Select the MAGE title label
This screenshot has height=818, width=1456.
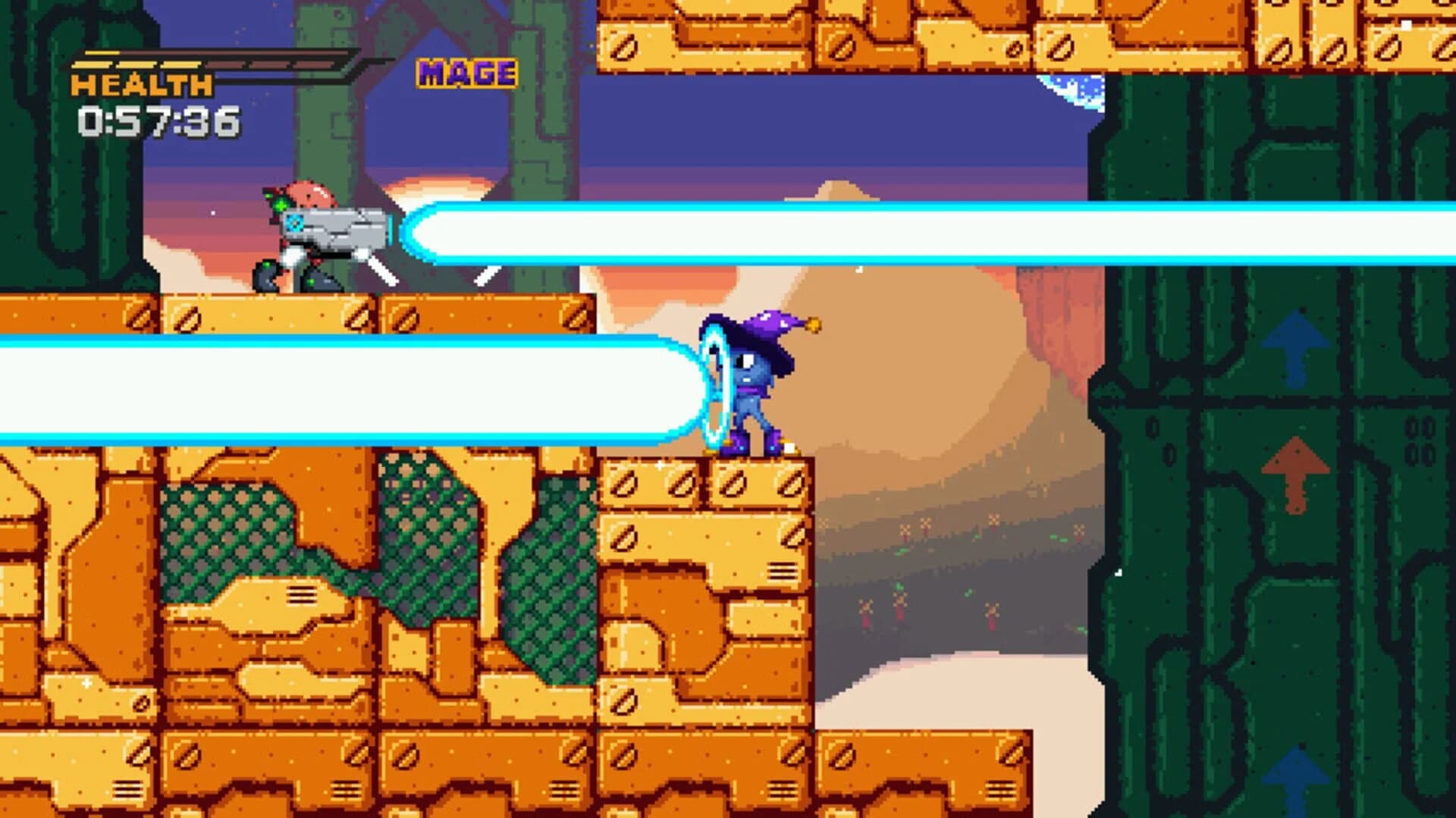point(466,72)
